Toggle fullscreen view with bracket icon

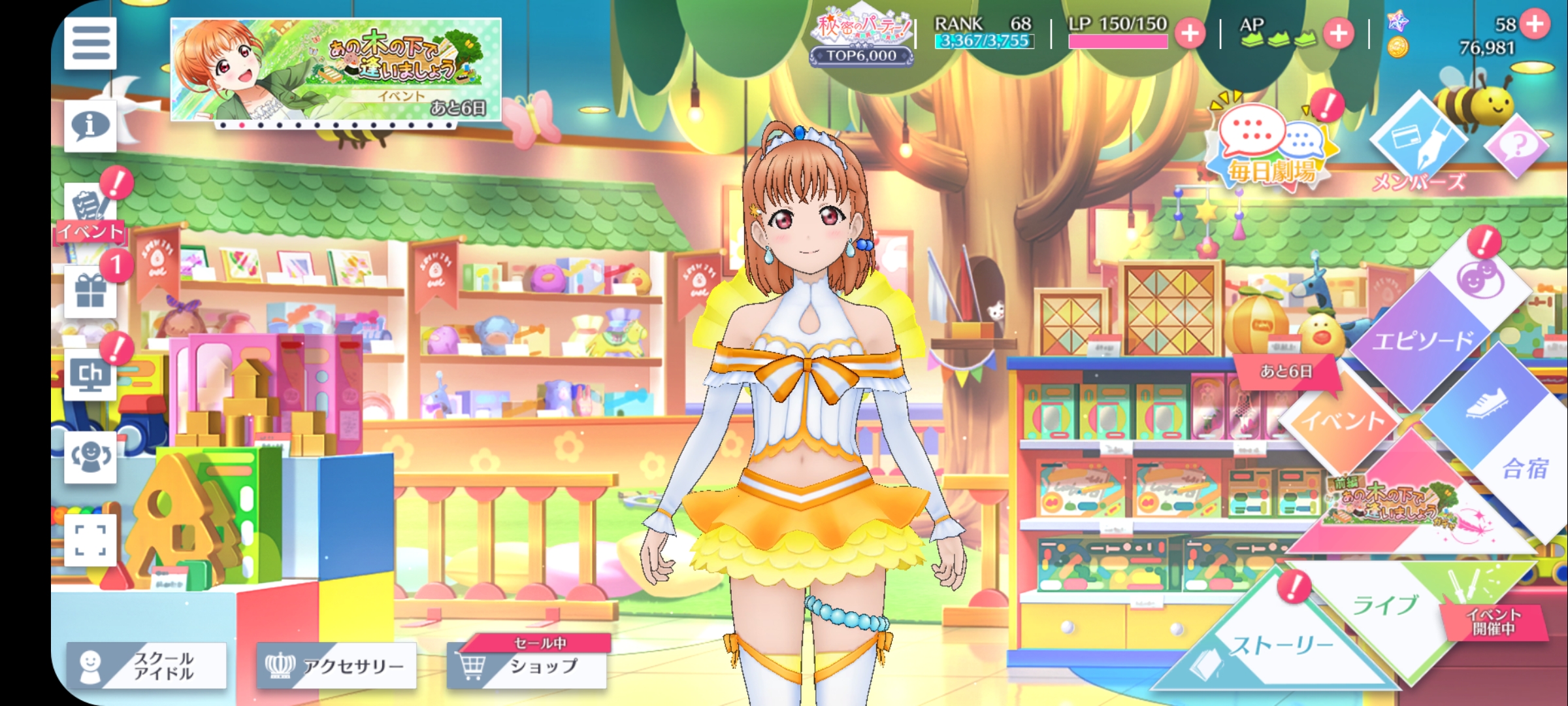point(90,540)
